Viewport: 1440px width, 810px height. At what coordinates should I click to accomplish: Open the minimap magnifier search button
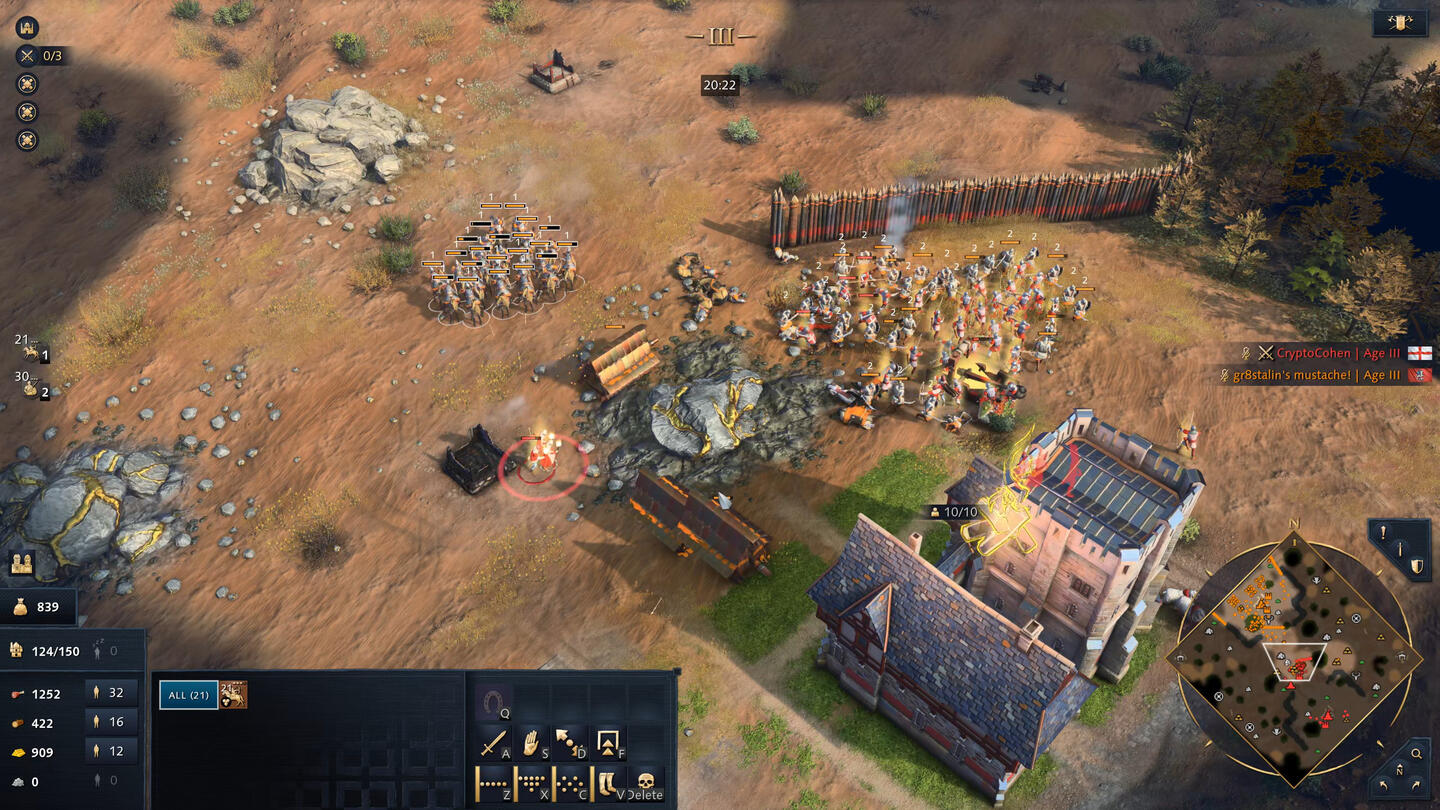pyautogui.click(x=1416, y=753)
